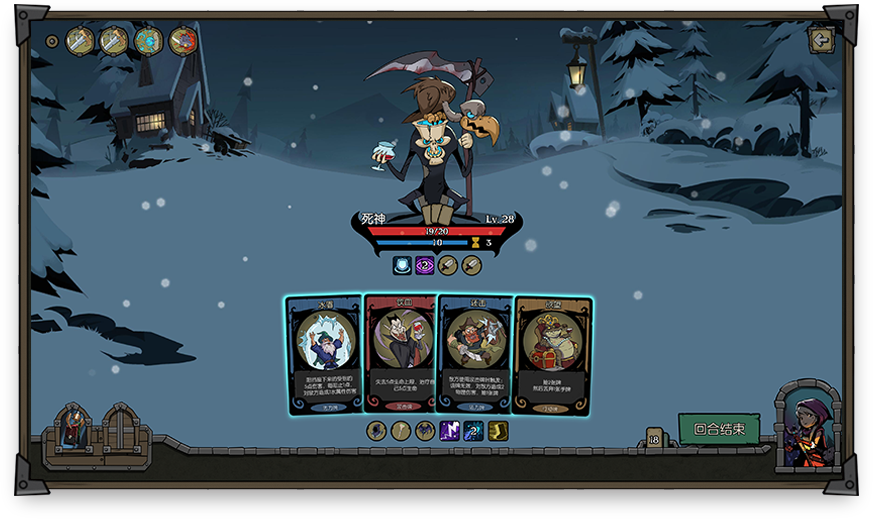Screen dimensions: 873x519
Task: Click the small round button beside the relics
Action: (x=52, y=42)
